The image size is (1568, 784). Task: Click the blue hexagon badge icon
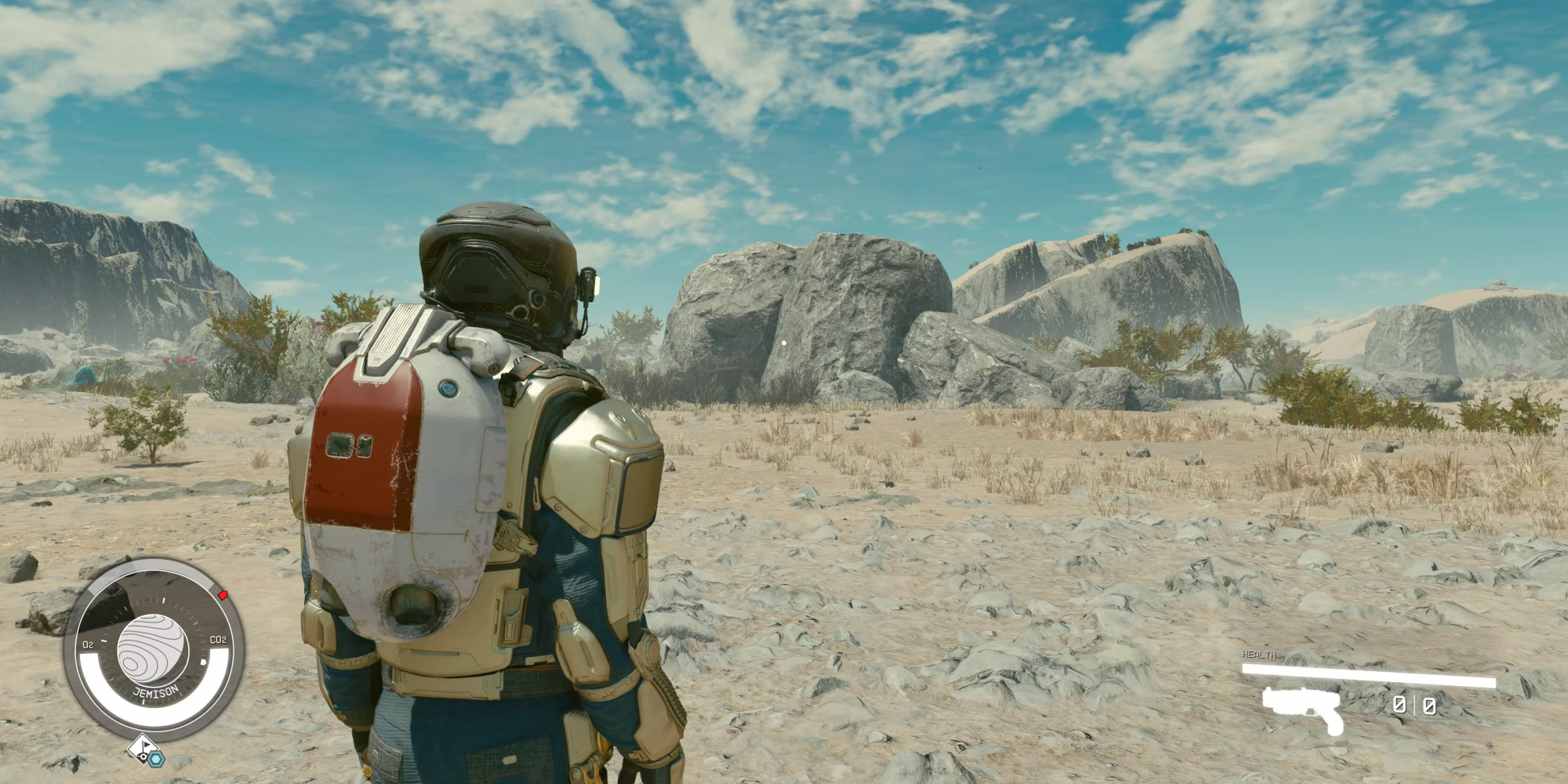157,758
